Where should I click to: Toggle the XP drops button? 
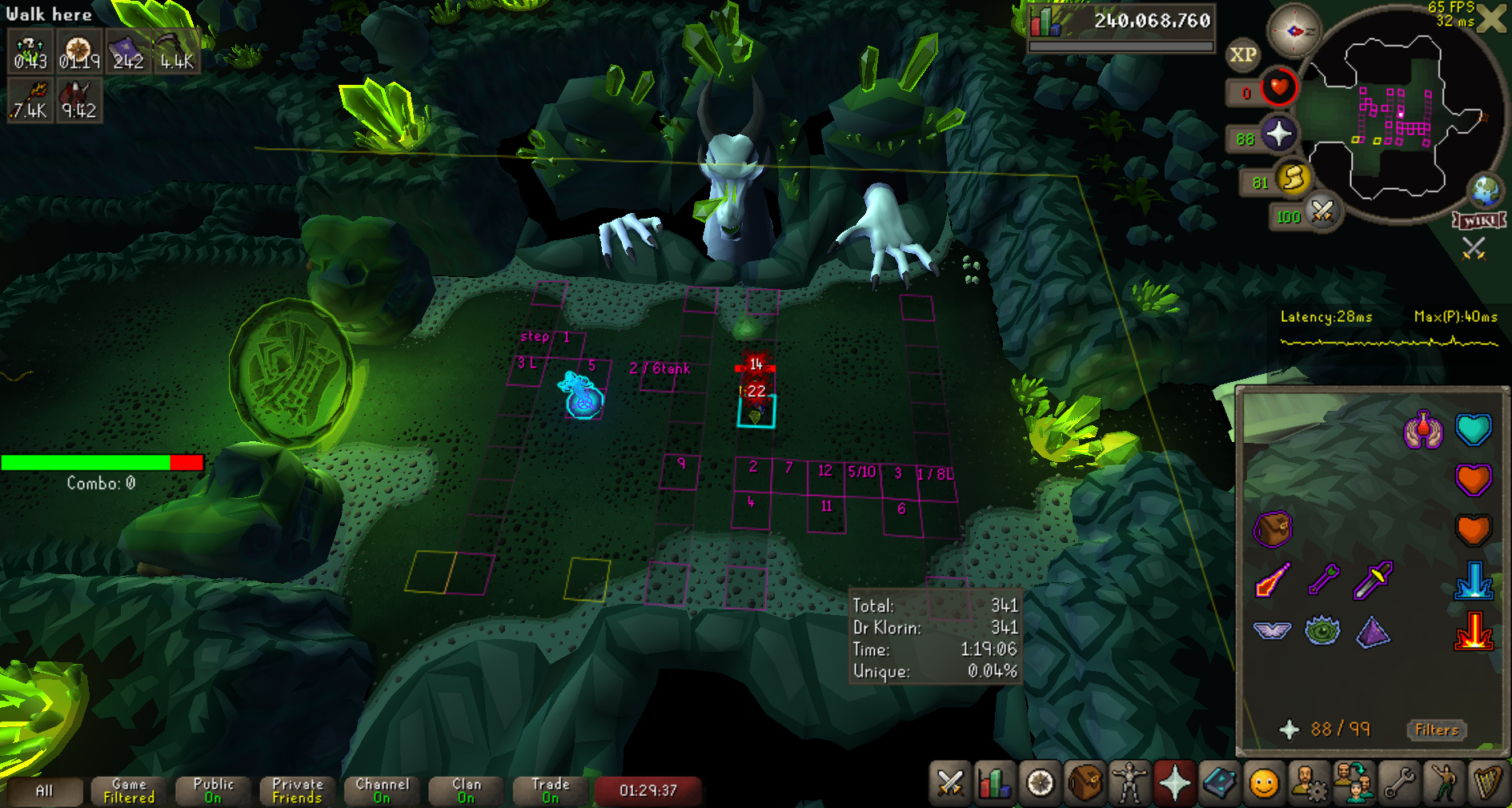[x=1243, y=55]
